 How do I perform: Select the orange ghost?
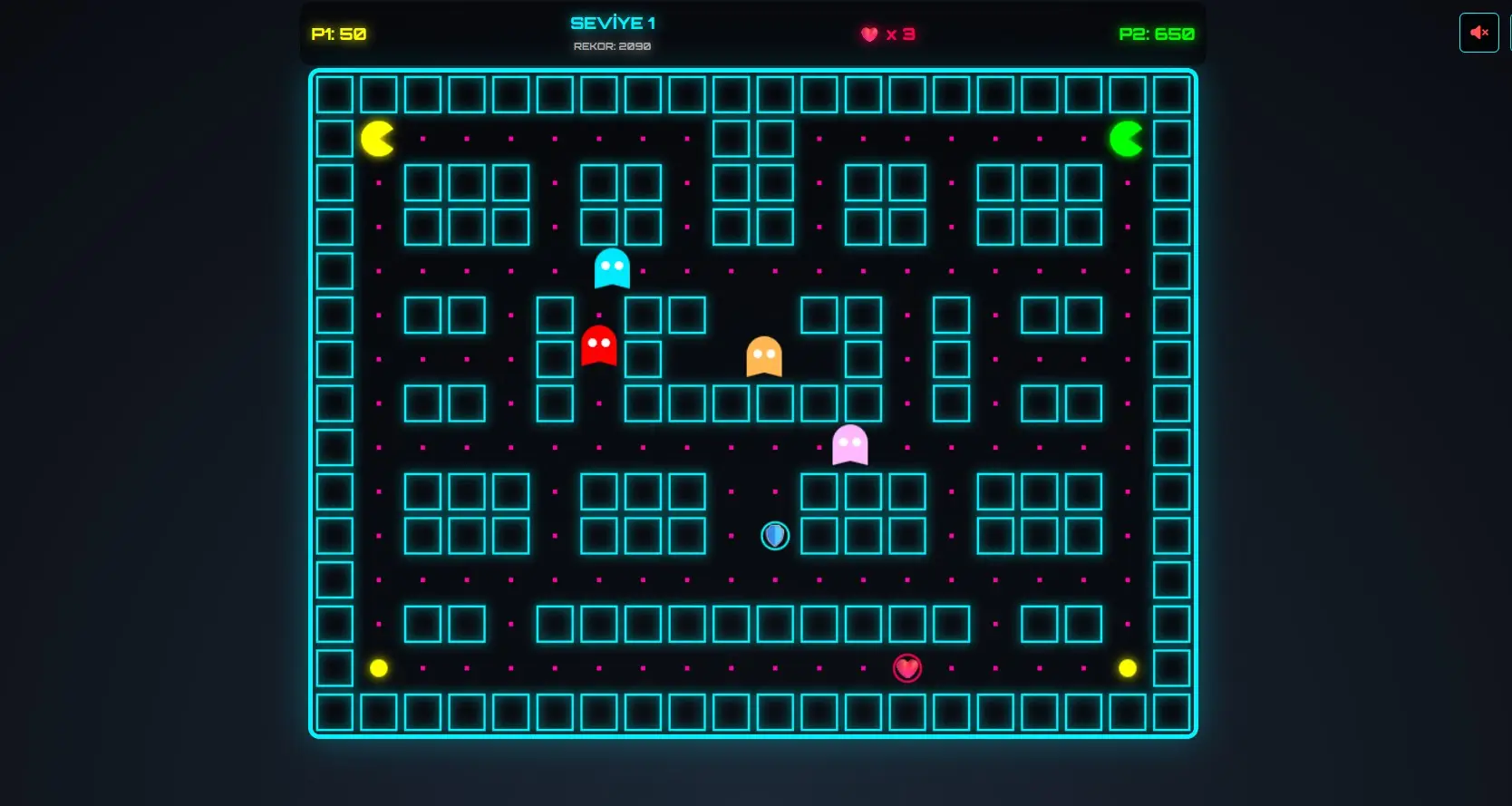click(764, 356)
